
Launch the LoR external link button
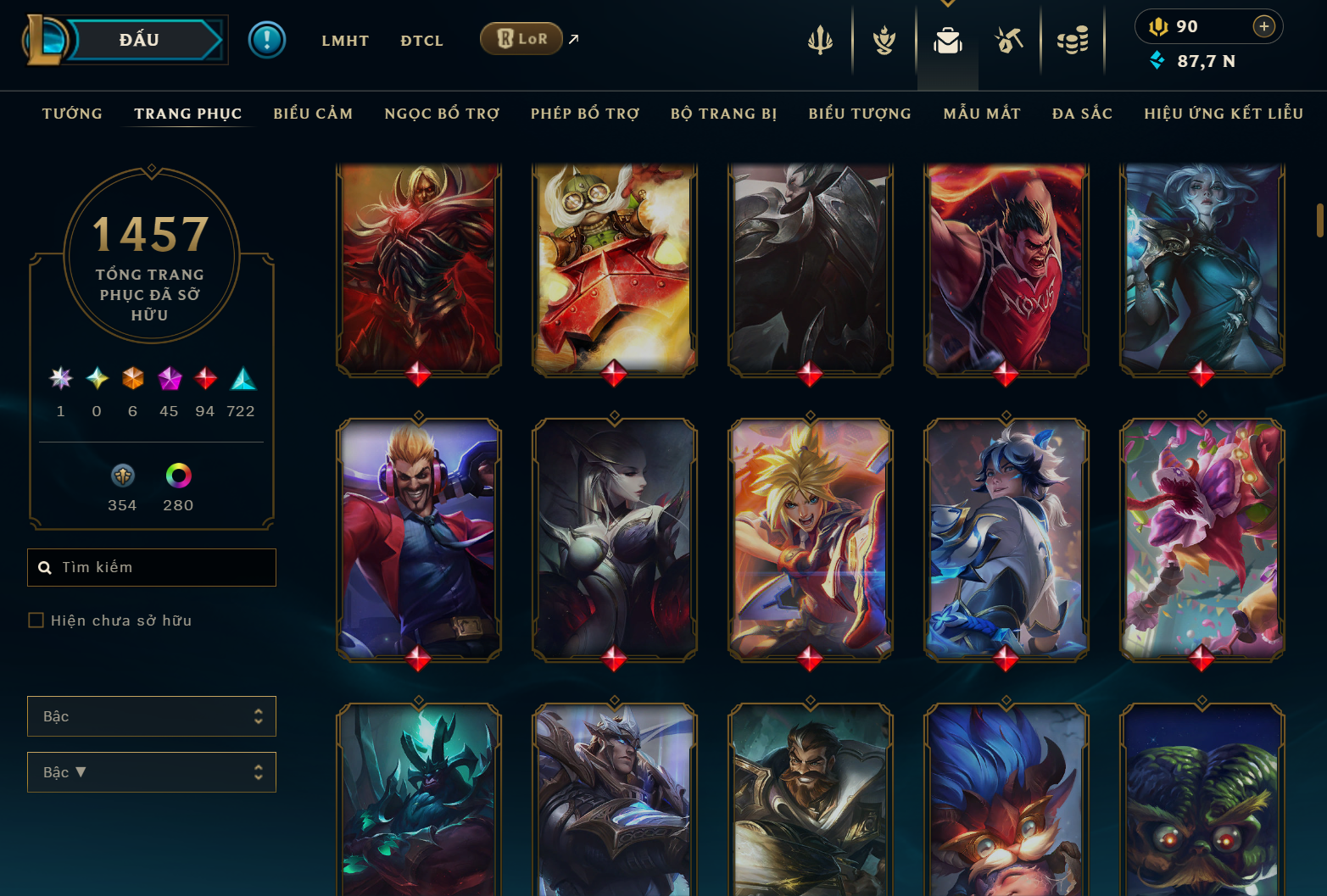(521, 39)
